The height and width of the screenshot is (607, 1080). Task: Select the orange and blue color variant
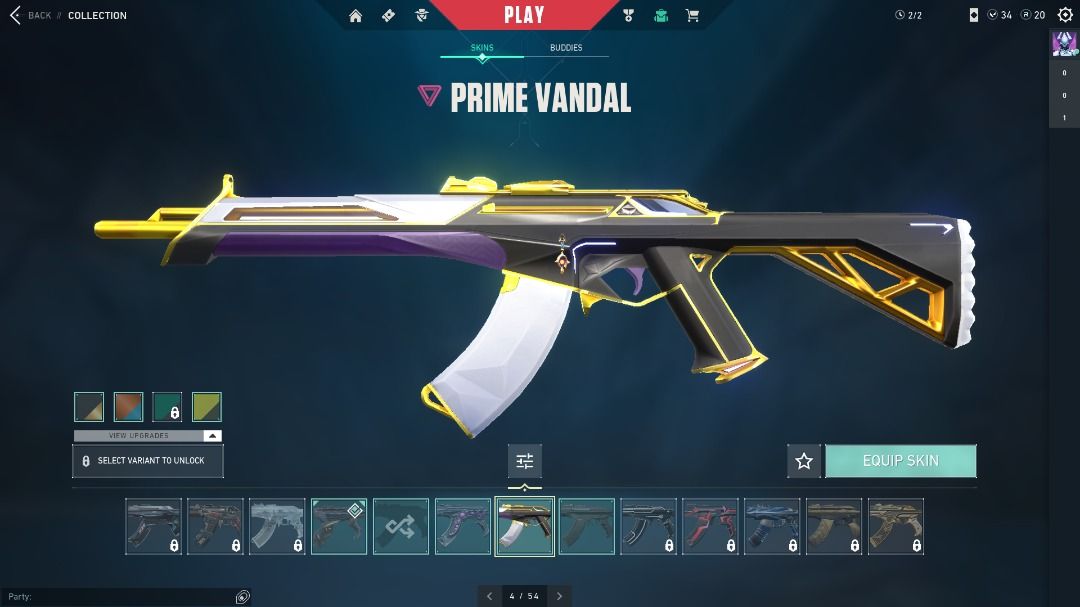pos(129,407)
